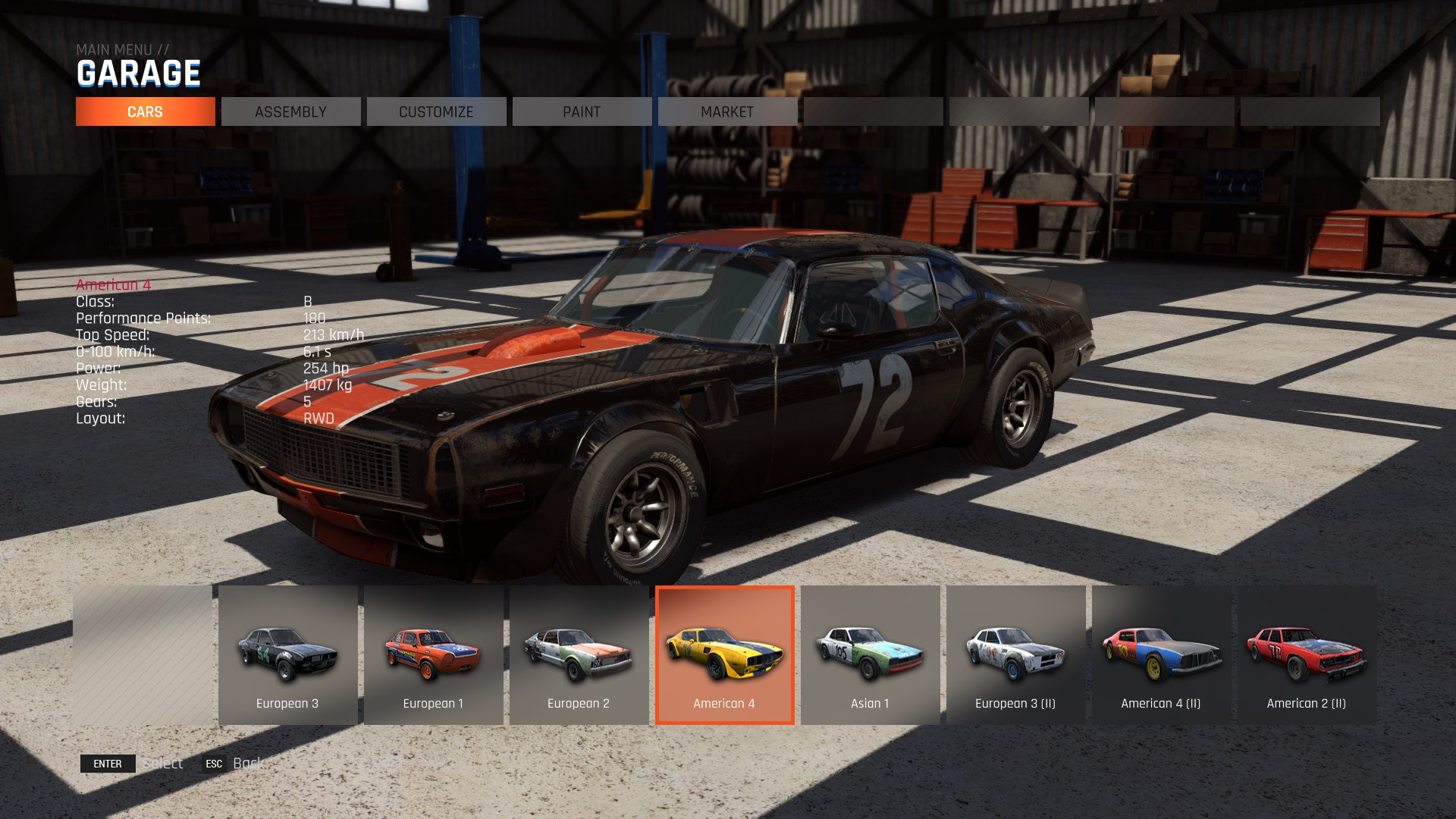Select the European 3 (II) car
The image size is (1456, 819).
pos(1015,655)
